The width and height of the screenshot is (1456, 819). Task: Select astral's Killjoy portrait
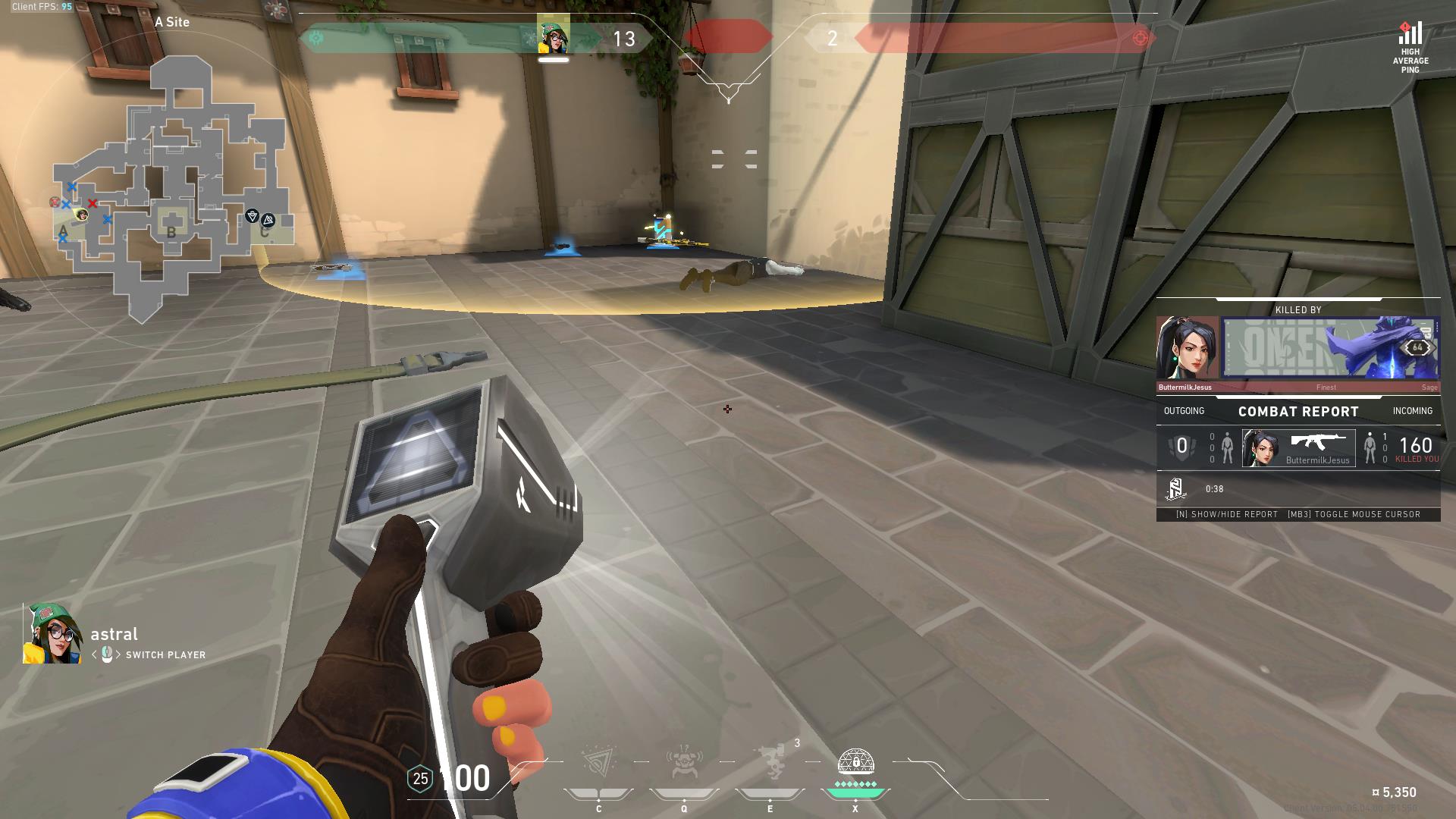(52, 634)
